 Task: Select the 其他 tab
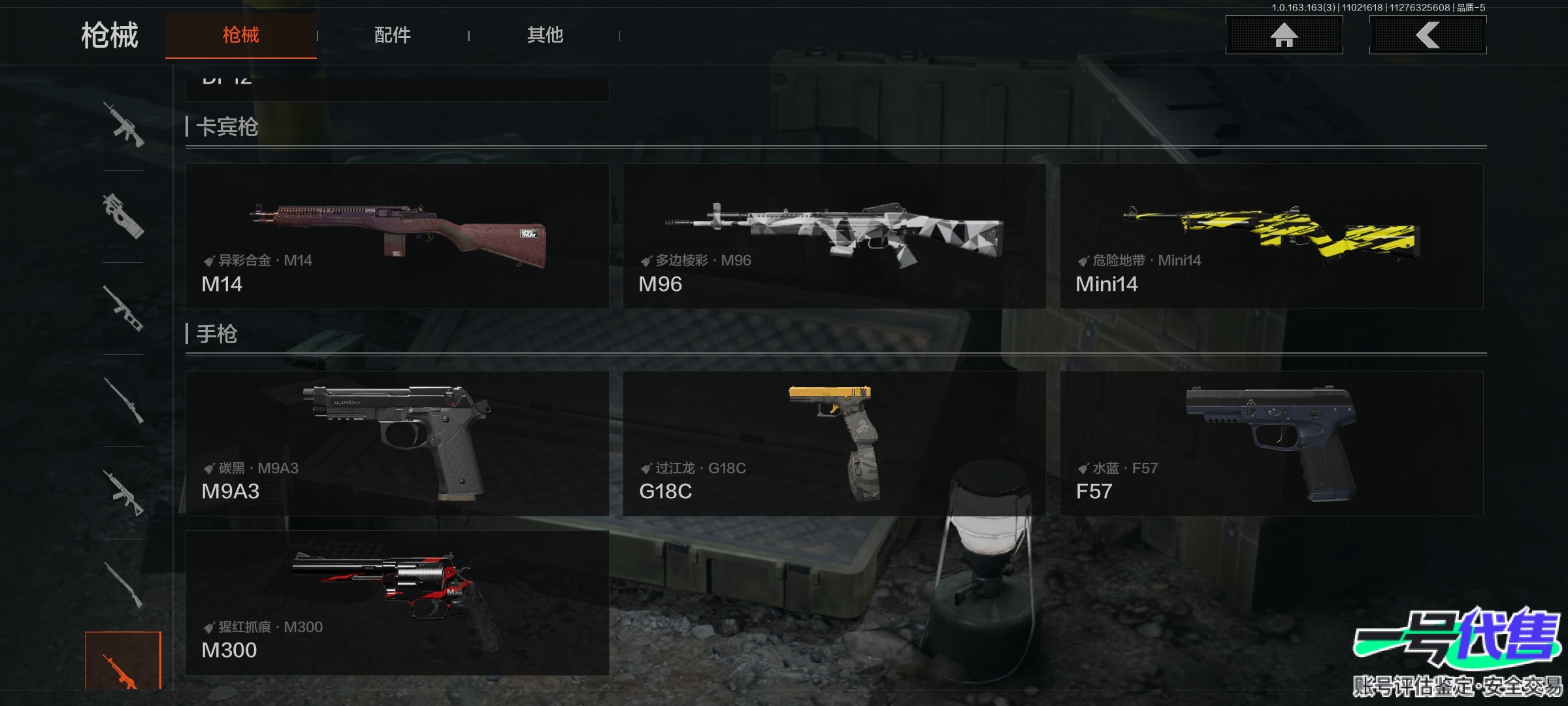(x=545, y=35)
